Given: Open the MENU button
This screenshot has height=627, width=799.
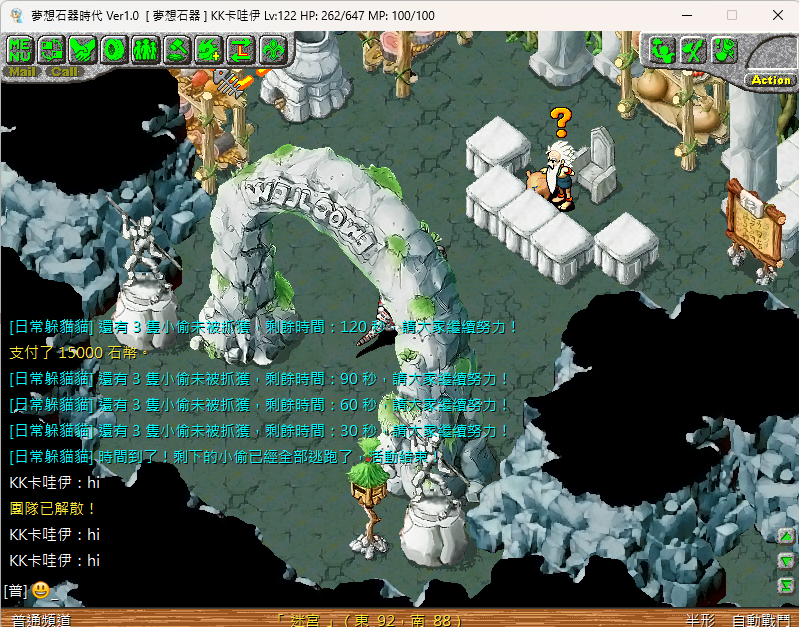Looking at the screenshot, I should click(x=20, y=49).
